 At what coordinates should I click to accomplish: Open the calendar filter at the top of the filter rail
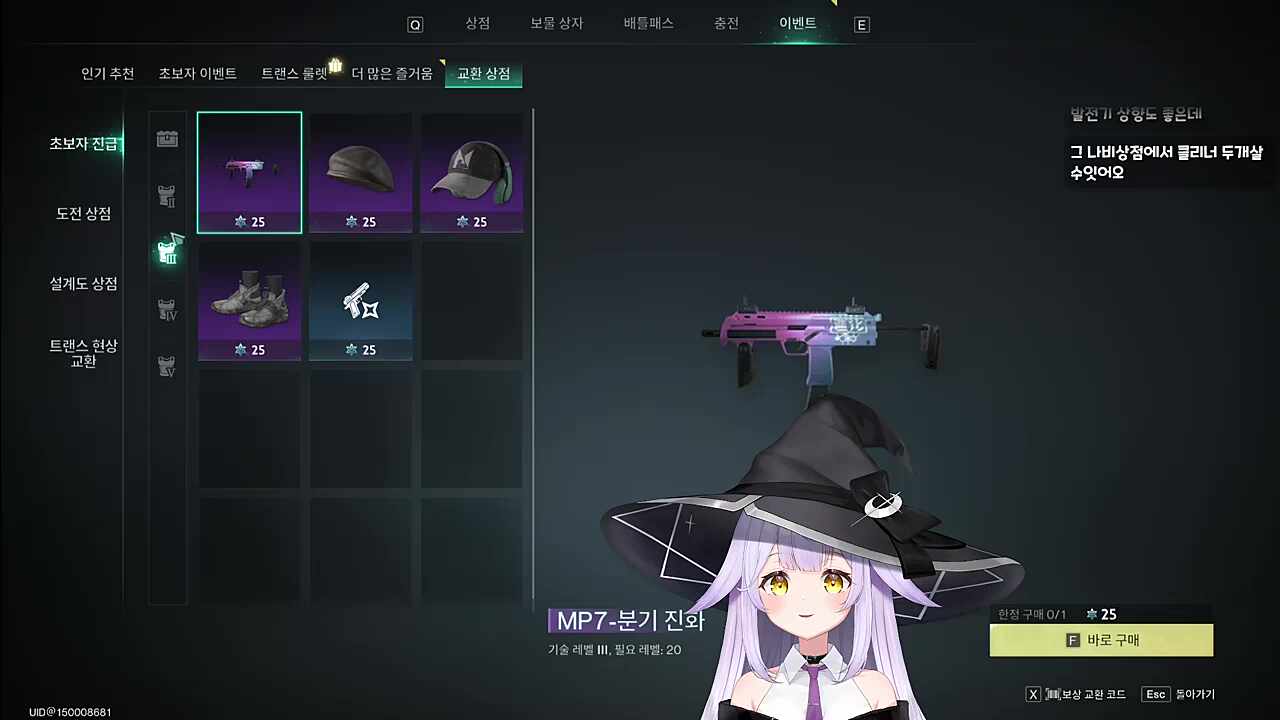167,139
